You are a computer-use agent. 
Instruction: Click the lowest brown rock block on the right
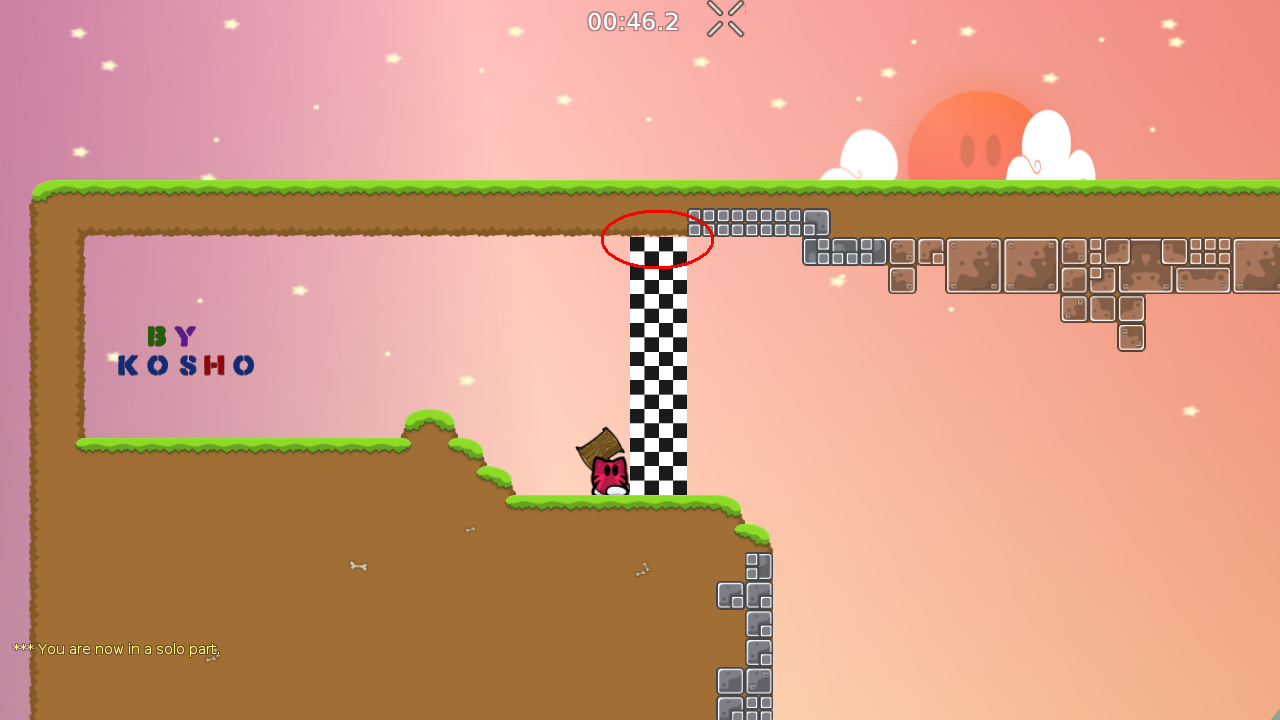1131,337
